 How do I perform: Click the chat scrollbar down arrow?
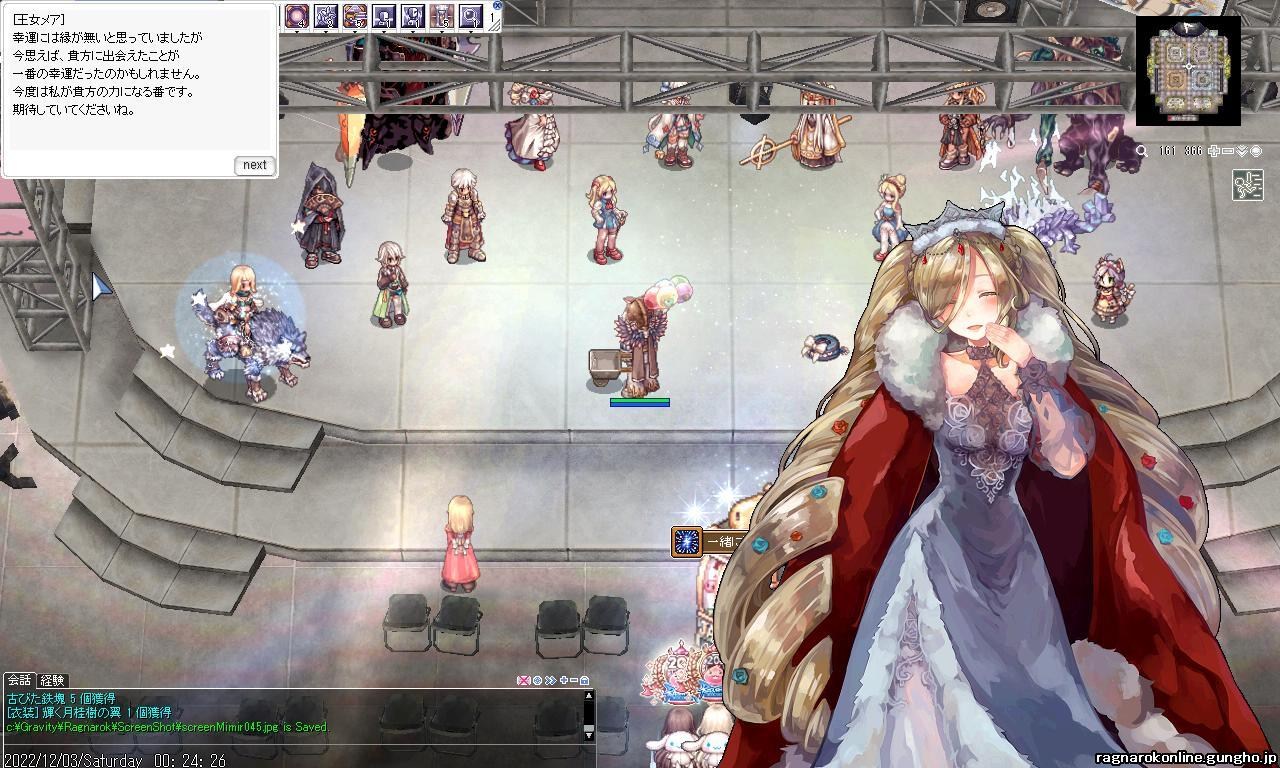click(589, 736)
